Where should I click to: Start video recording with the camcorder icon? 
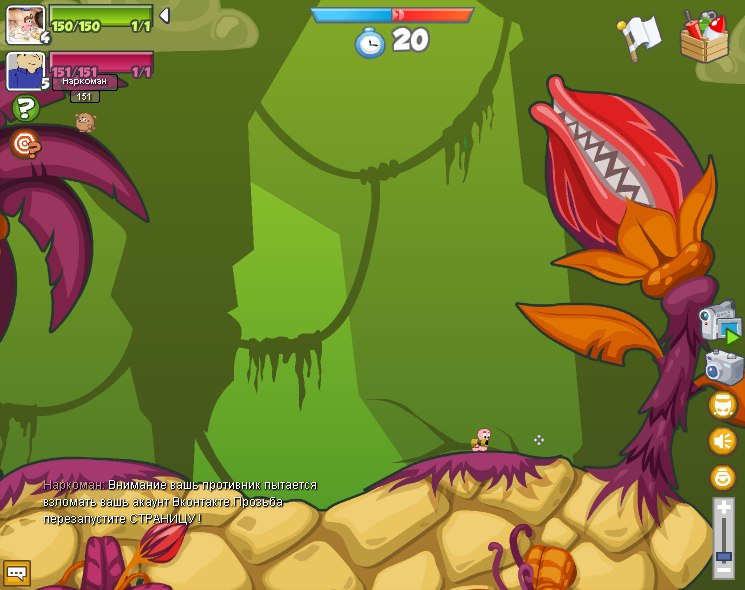[720, 323]
